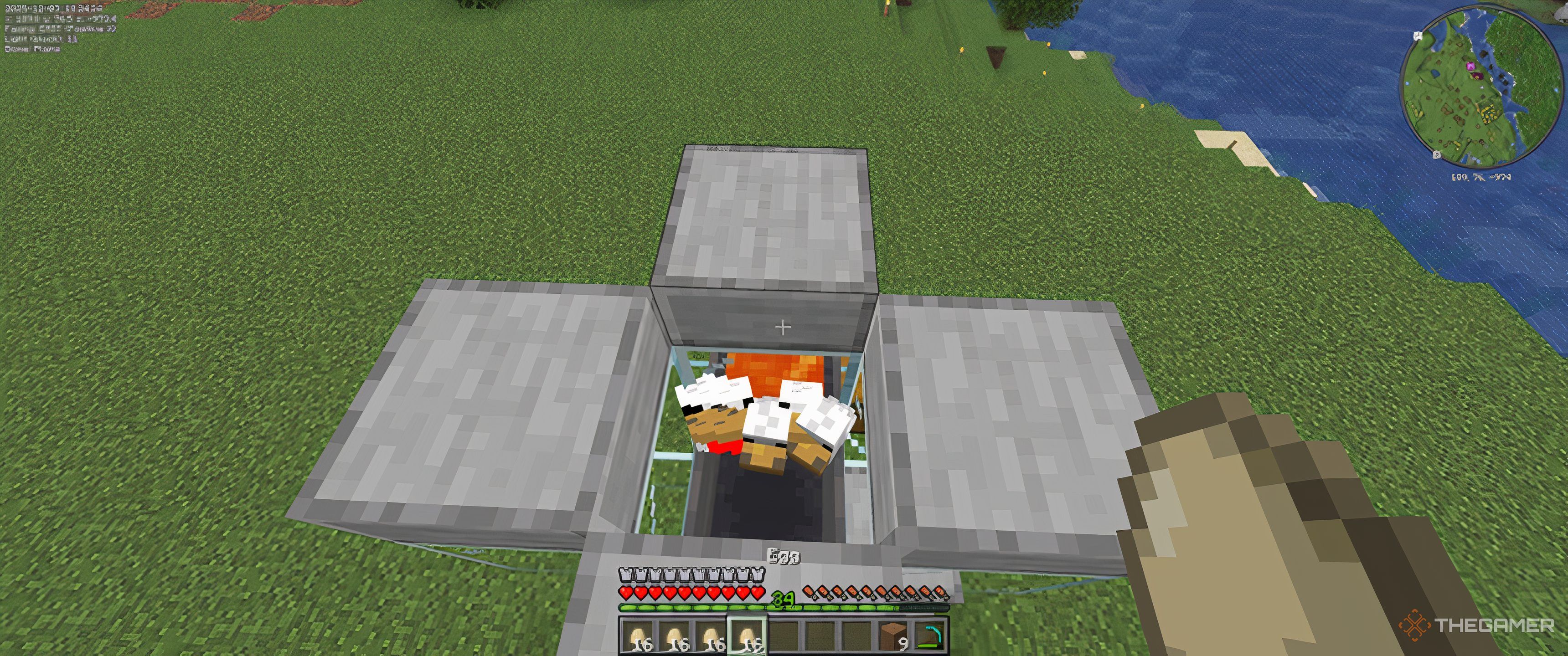This screenshot has height=656, width=1568.
Task: Toggle the white waypoint at the minimap's top edge
Action: tap(1417, 35)
